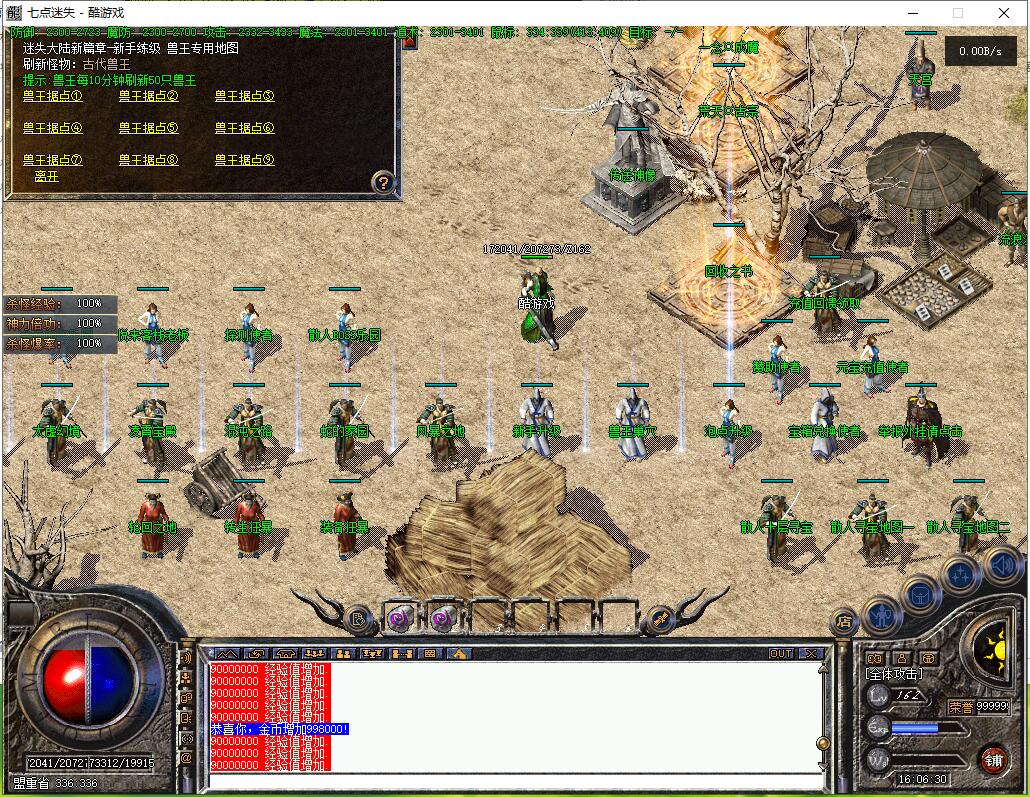Toggle the 全体攻击 attack mode label
This screenshot has width=1030, height=797.
coord(893,675)
